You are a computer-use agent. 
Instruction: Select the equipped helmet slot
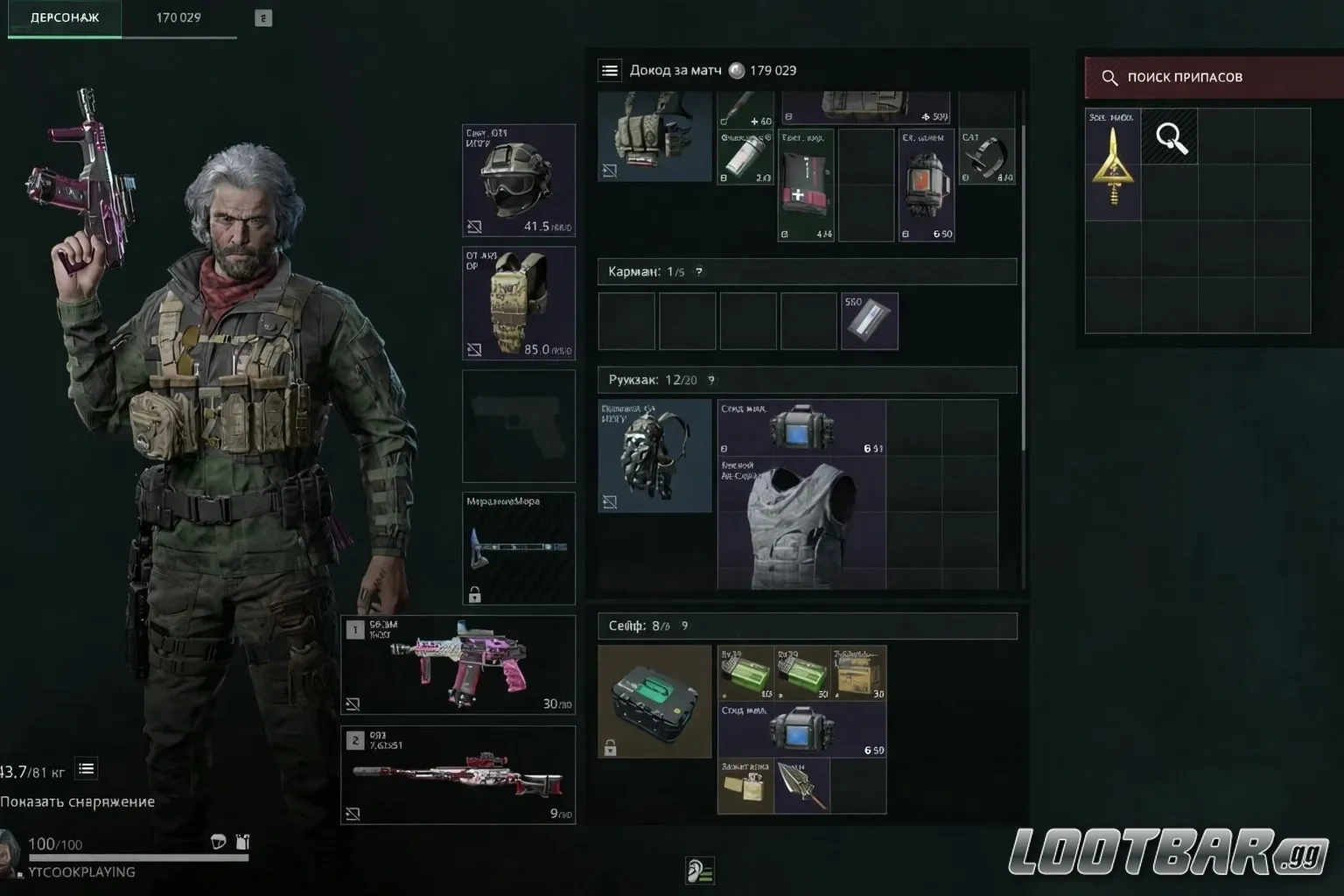[x=519, y=181]
